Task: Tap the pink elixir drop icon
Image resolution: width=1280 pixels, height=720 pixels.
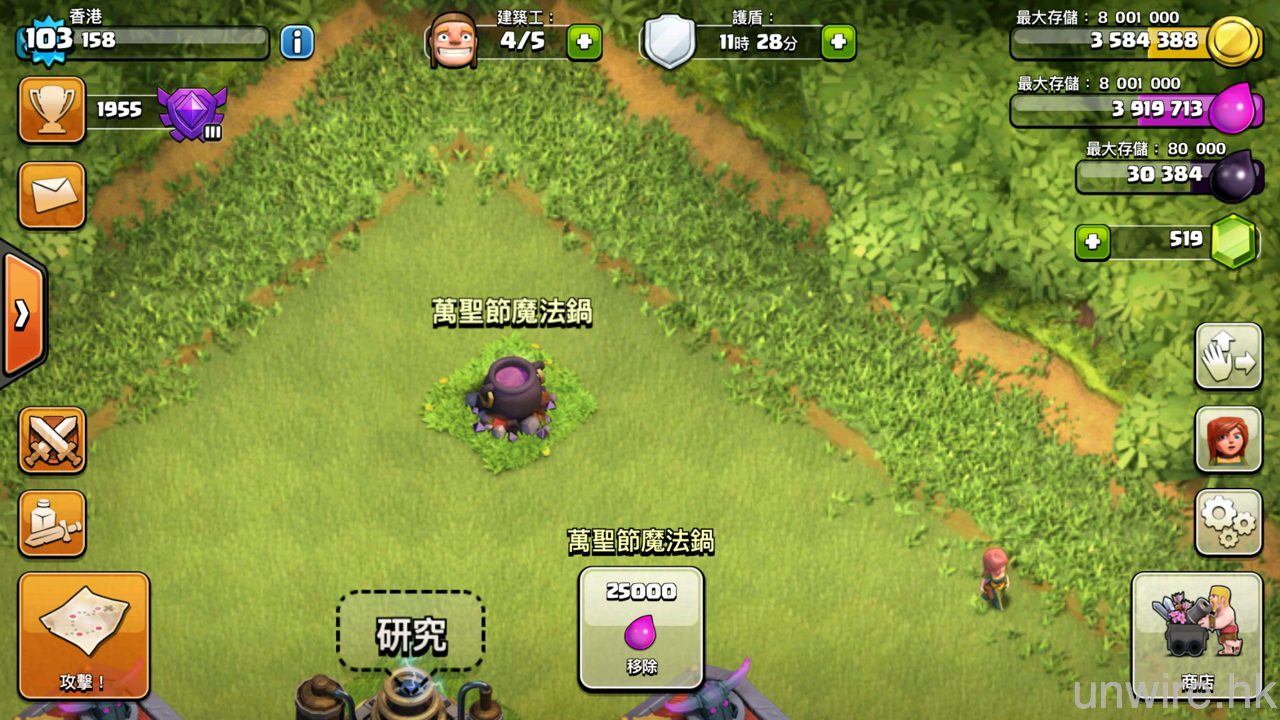Action: click(1230, 109)
